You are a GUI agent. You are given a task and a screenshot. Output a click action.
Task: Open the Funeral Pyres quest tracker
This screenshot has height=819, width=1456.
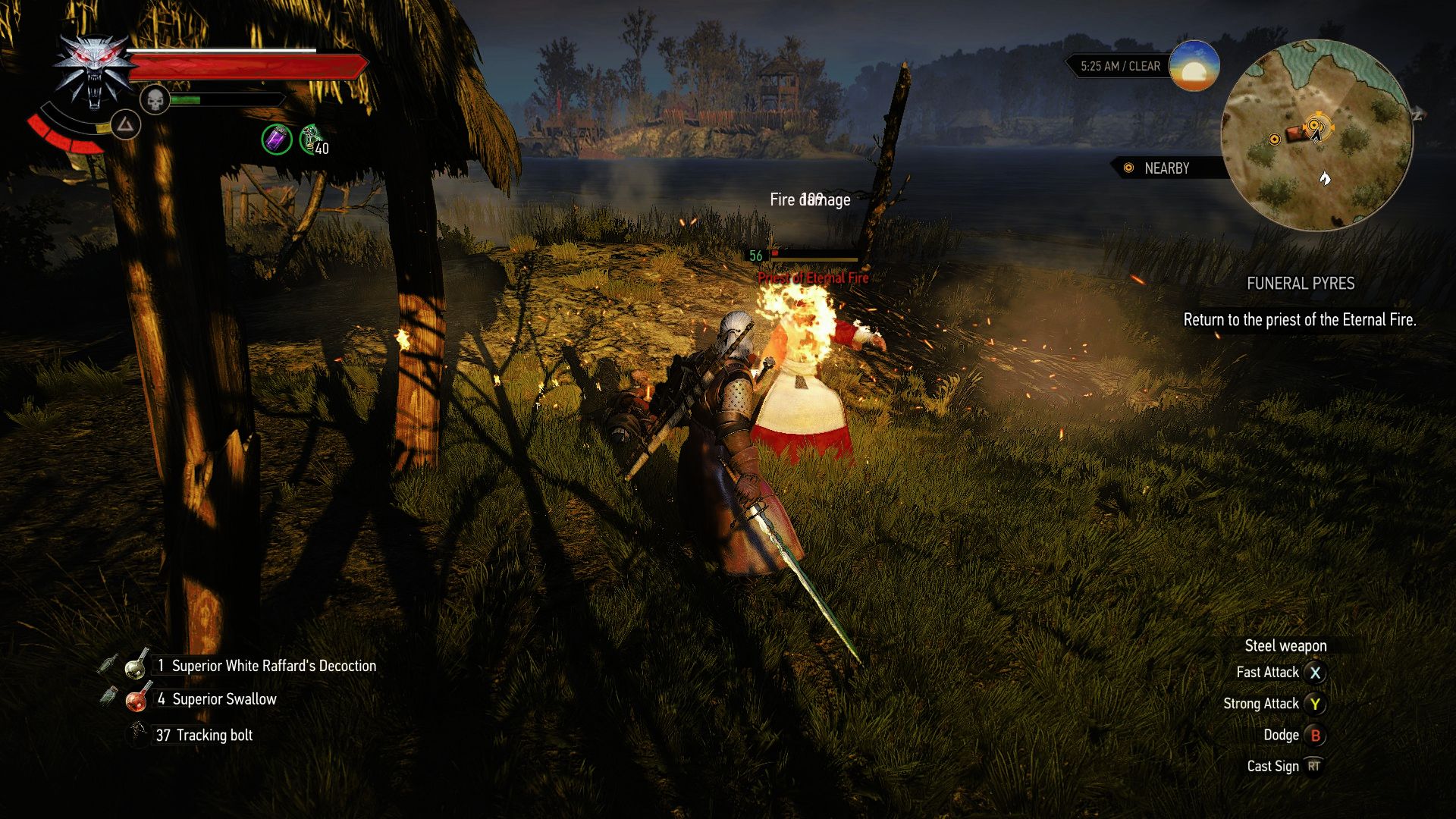tap(1300, 284)
